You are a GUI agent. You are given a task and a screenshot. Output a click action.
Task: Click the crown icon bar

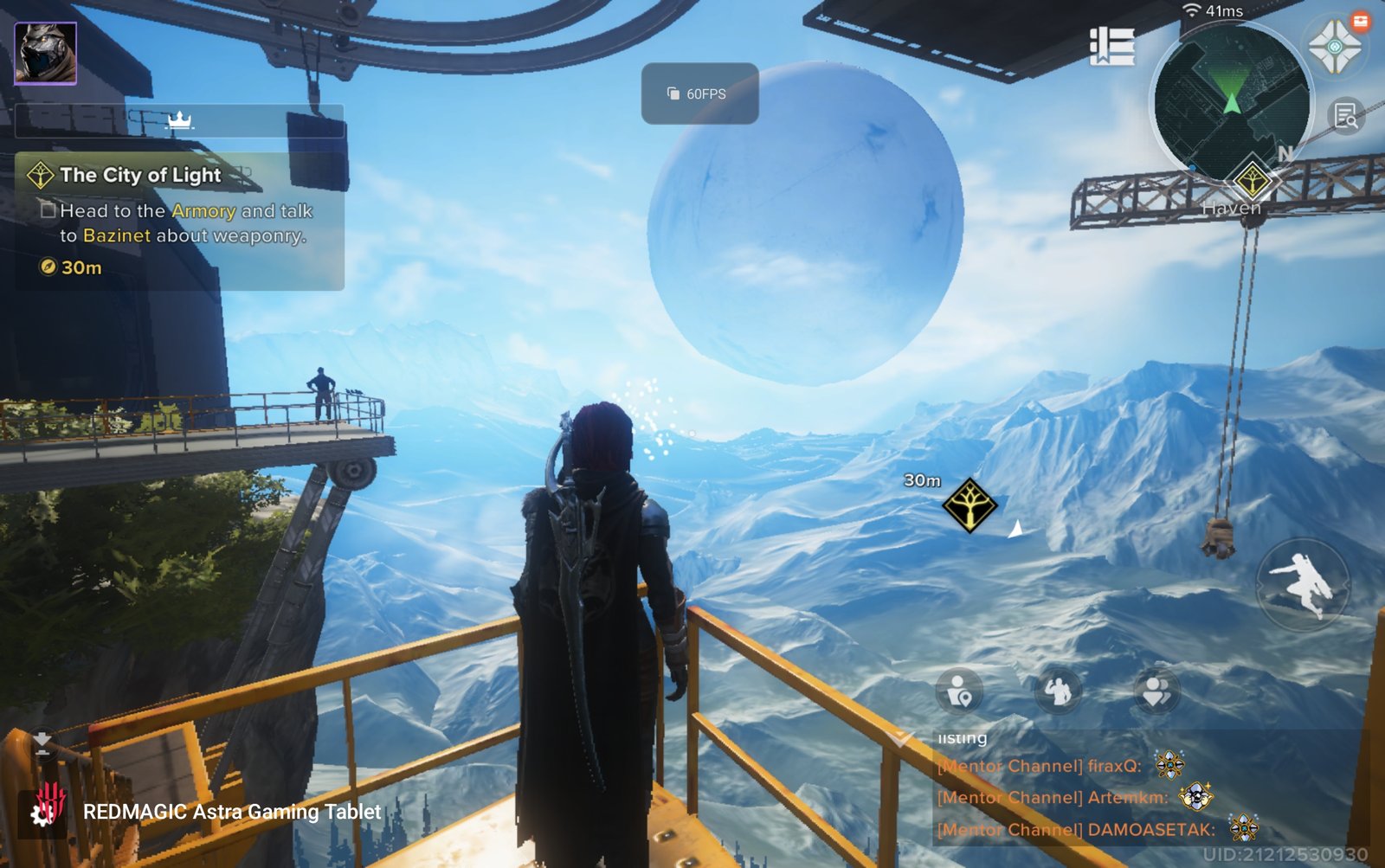[x=179, y=120]
